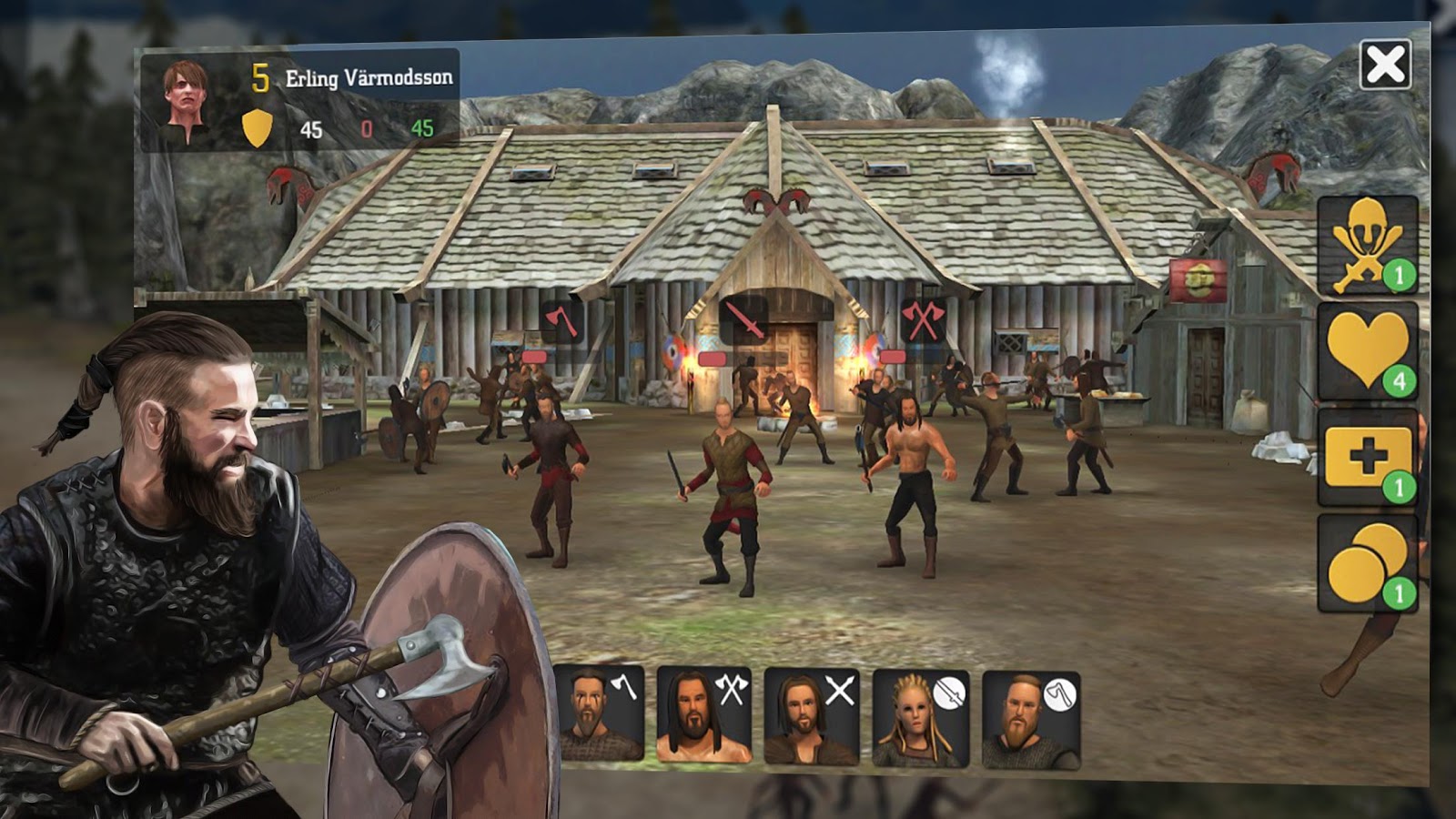Pick the brown-haired warrior with crossed swords

(811, 715)
